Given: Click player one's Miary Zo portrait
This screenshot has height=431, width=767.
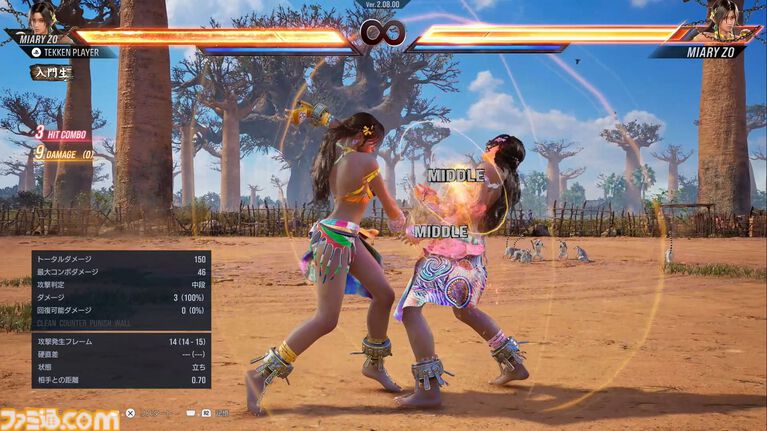Looking at the screenshot, I should 42,15.
